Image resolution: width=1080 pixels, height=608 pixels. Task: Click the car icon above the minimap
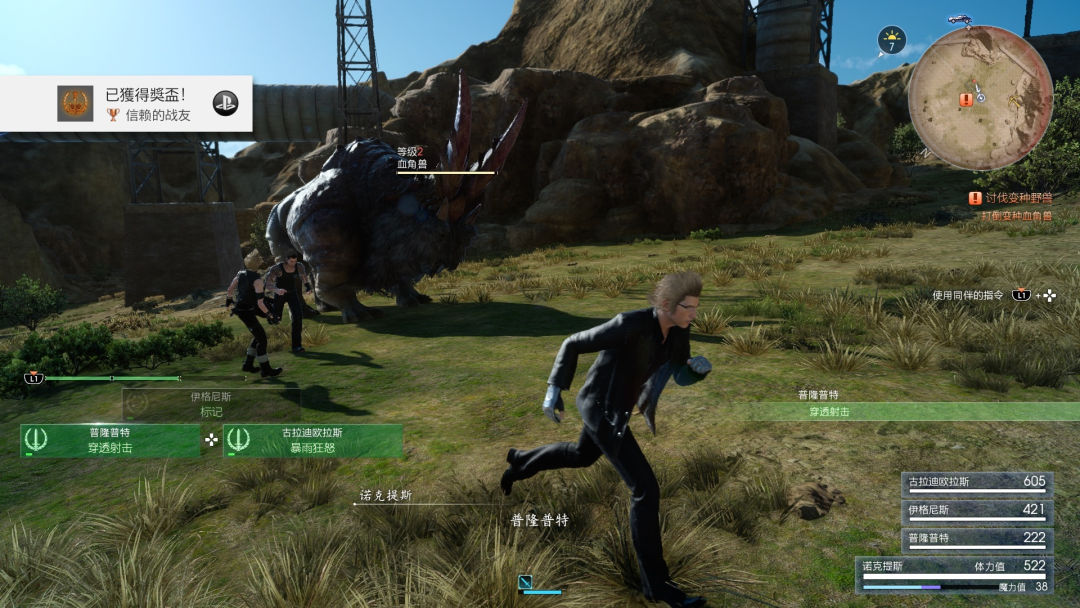[962, 20]
